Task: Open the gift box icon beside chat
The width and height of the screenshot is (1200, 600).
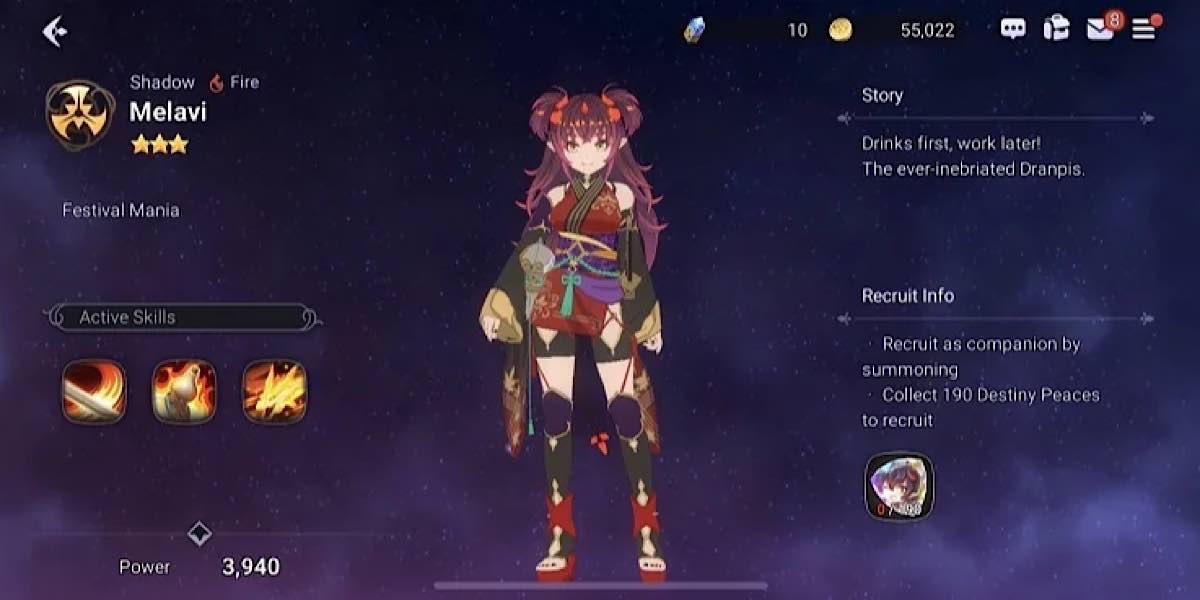Action: [1056, 29]
